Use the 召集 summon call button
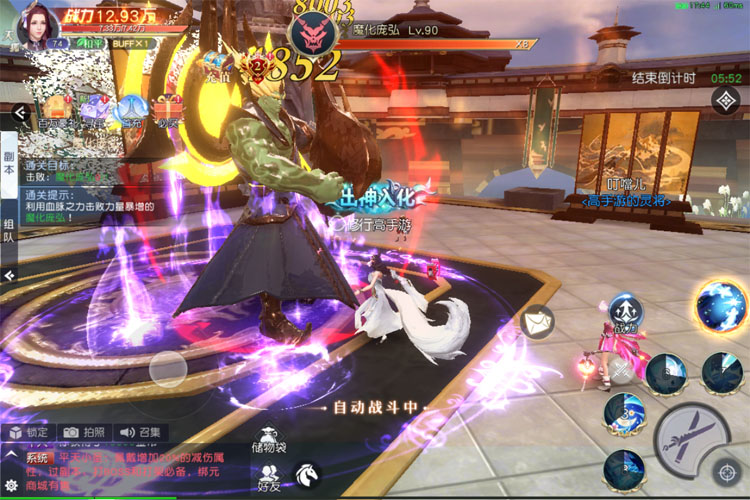This screenshot has height=500, width=750. pyautogui.click(x=138, y=433)
